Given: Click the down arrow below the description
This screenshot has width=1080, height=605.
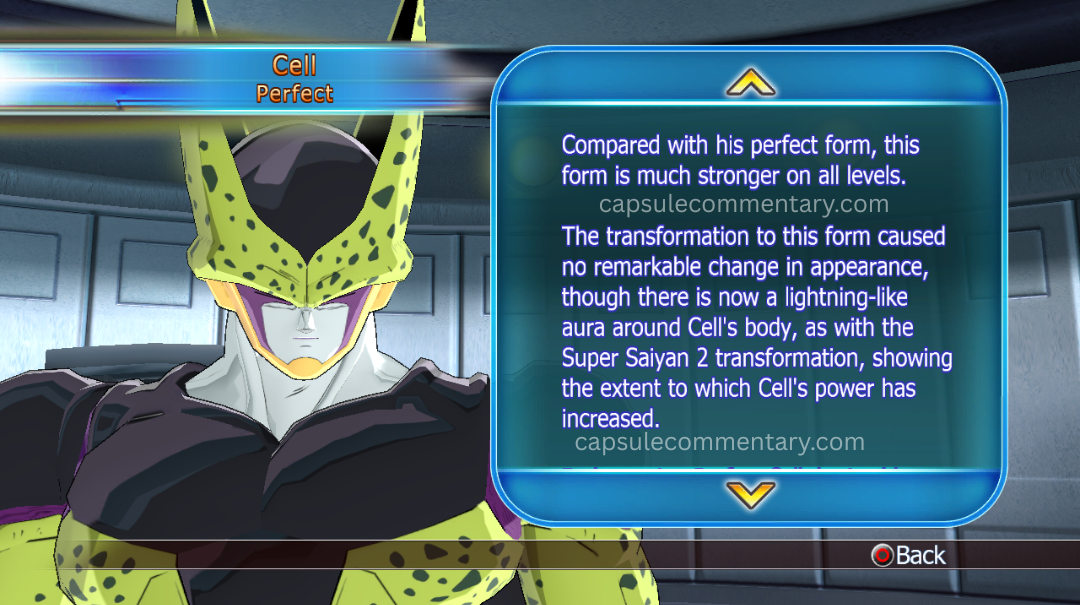Looking at the screenshot, I should [750, 493].
